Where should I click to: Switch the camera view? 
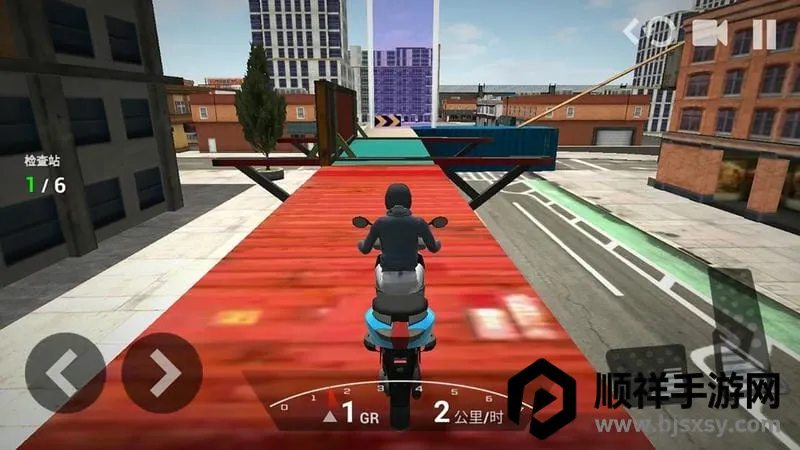click(708, 33)
